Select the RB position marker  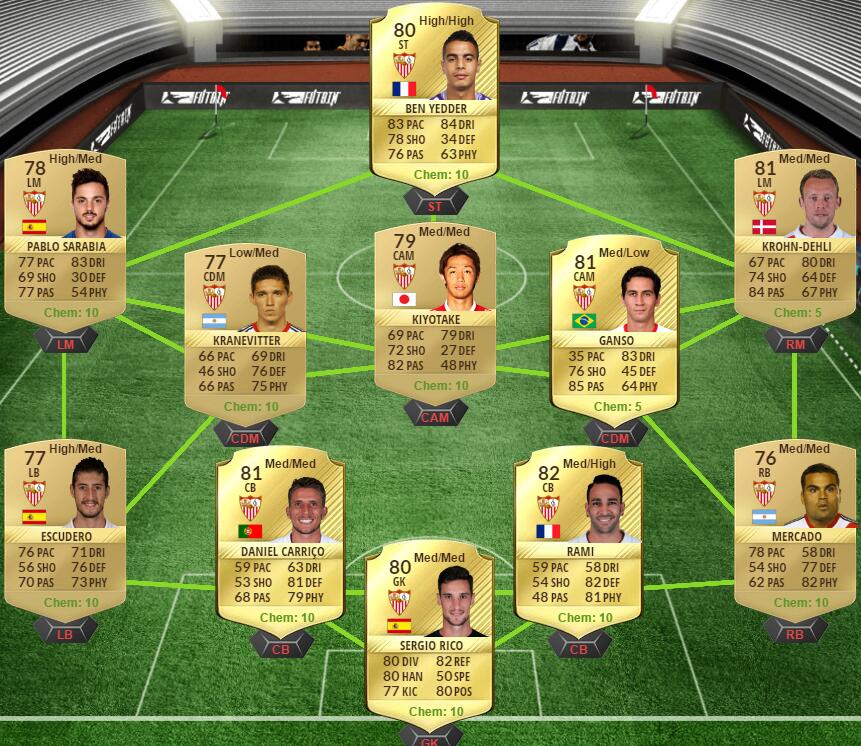coord(795,631)
